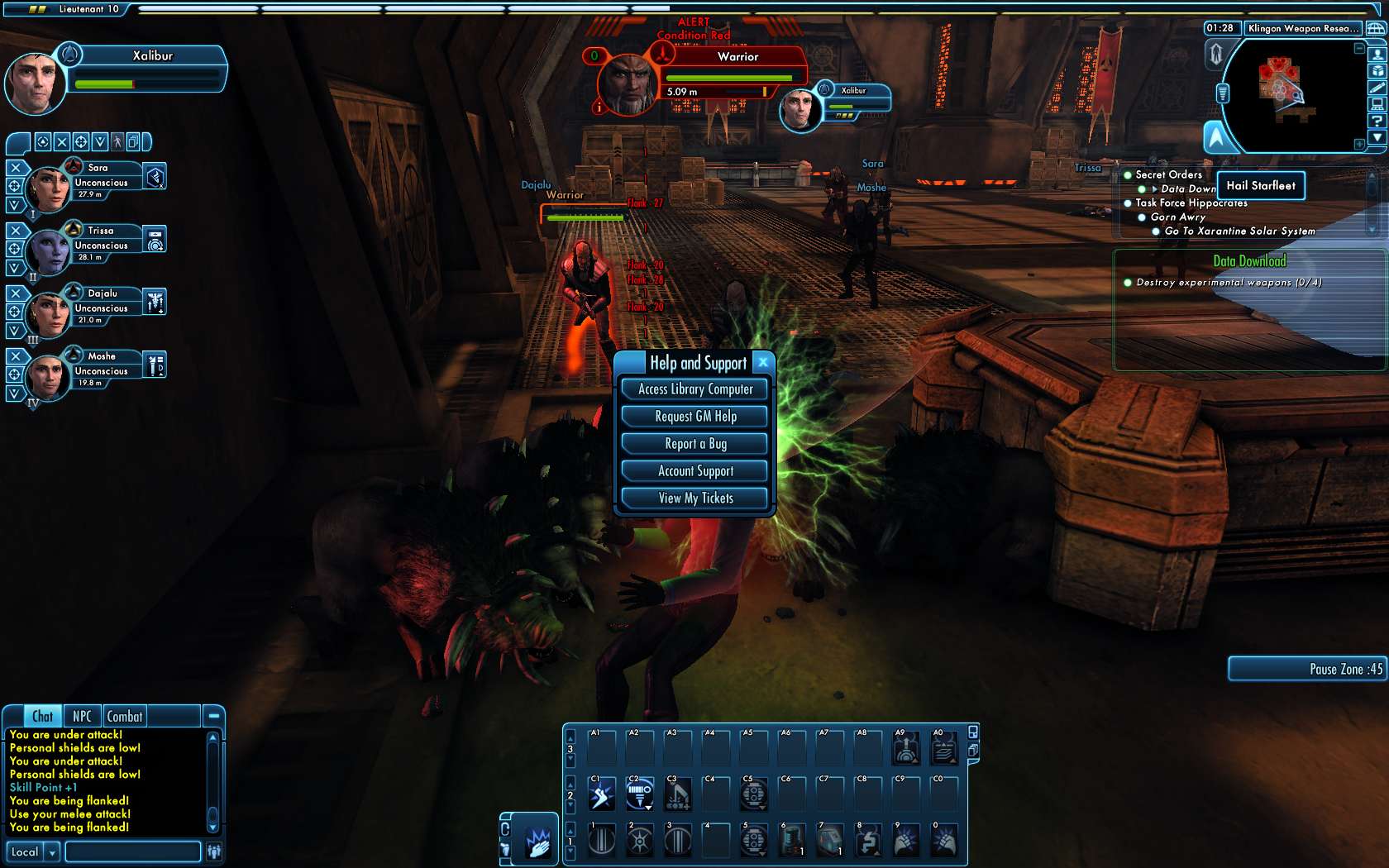The image size is (1389, 868).
Task: Click the Pause Zone button
Action: (x=1308, y=669)
